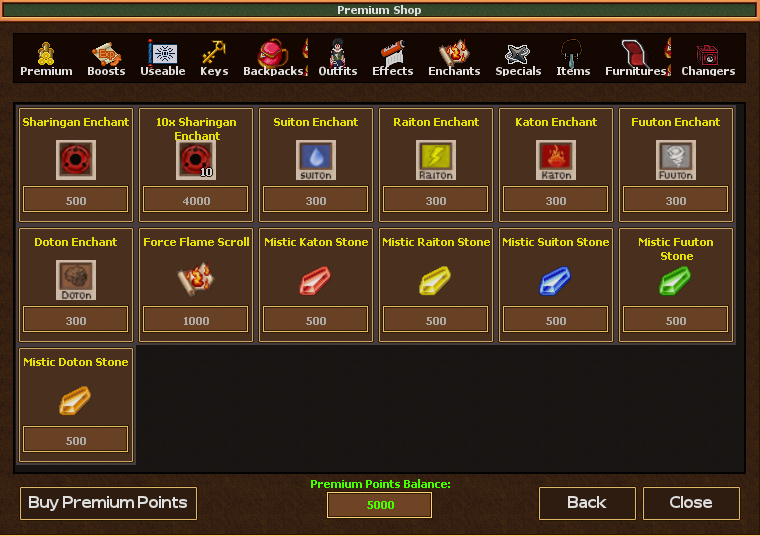Open the Boosts shop category
The width and height of the screenshot is (760, 536).
[x=106, y=59]
